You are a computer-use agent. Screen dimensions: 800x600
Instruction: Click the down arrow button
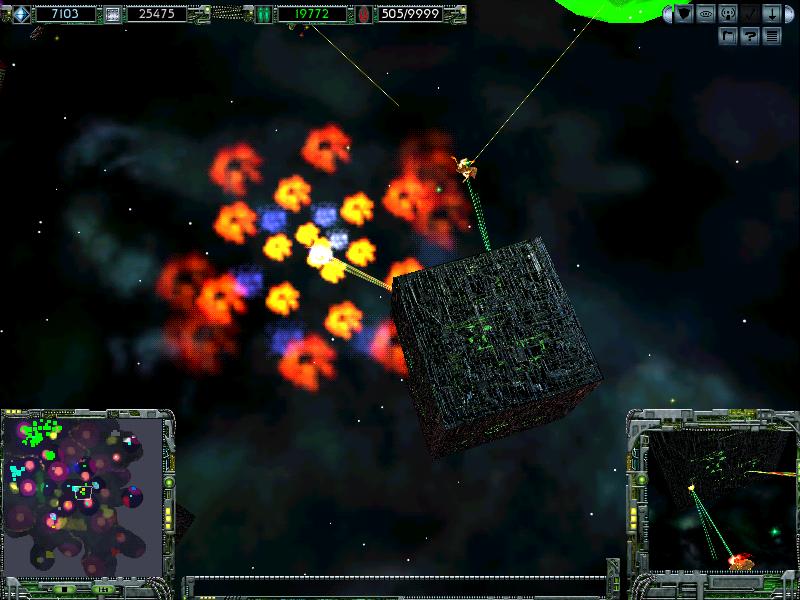coord(773,14)
